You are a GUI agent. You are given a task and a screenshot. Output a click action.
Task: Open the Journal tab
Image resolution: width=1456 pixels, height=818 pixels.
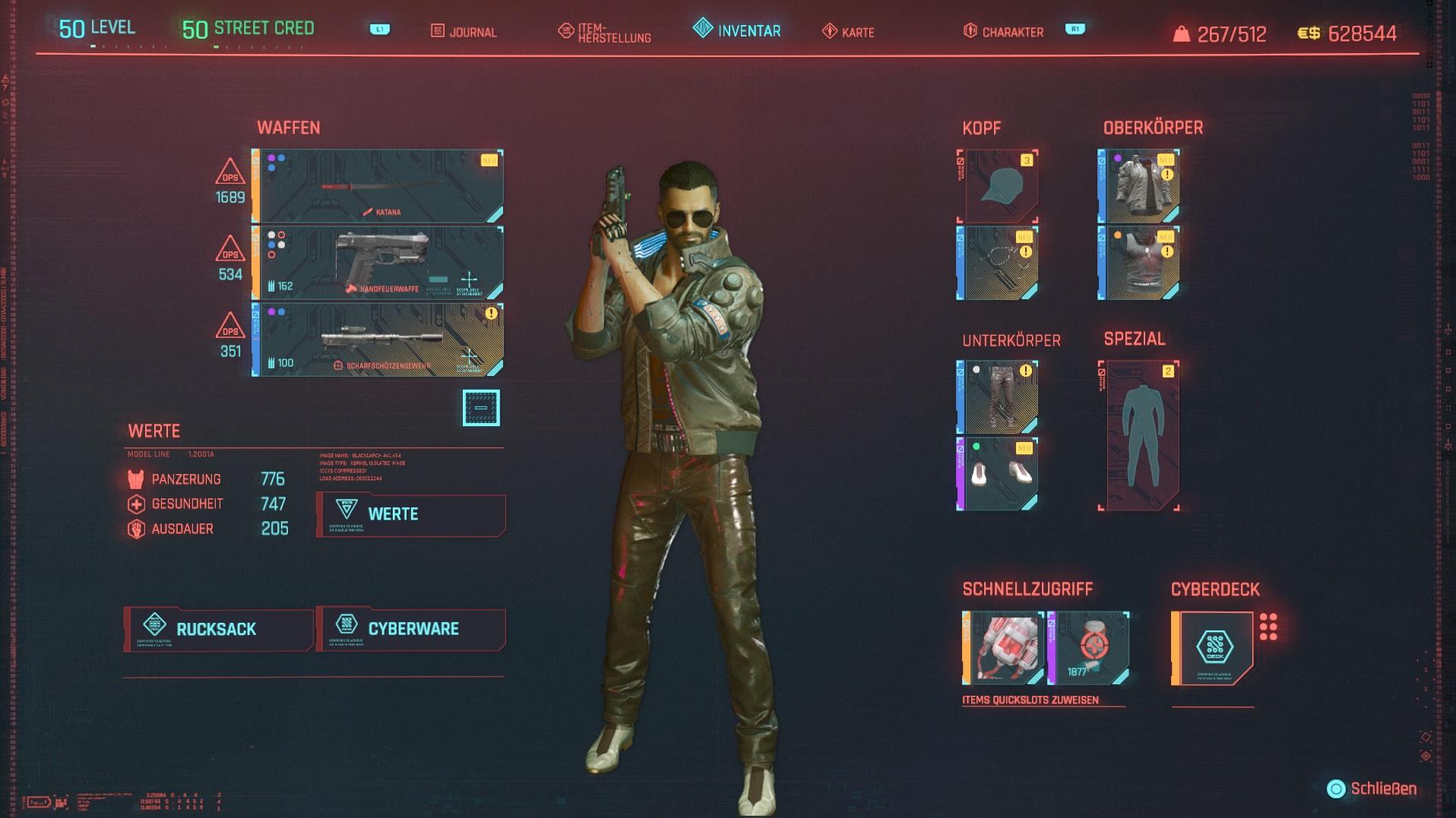point(464,32)
